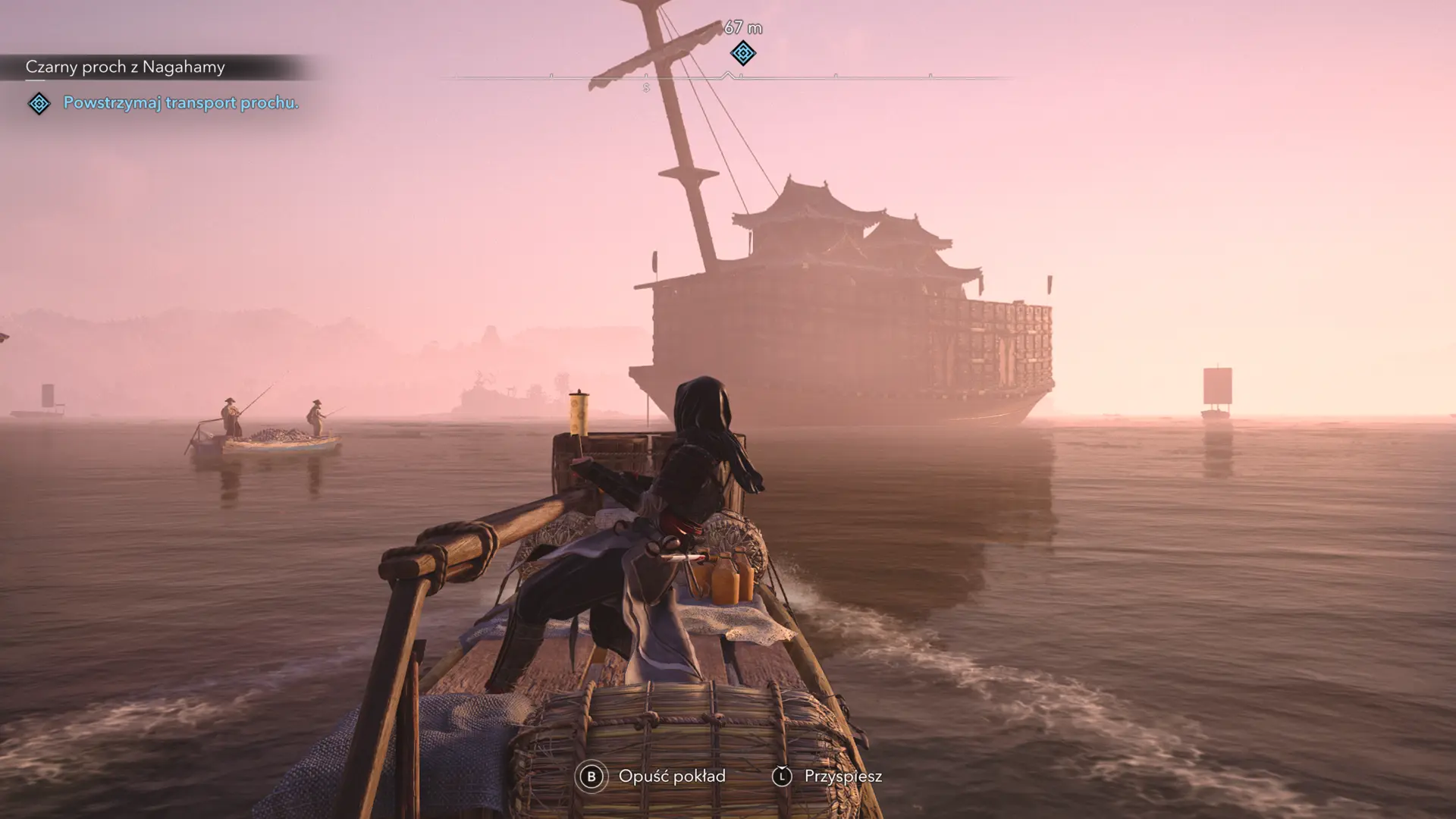1456x819 pixels.
Task: Choose the Opuść pokład action label
Action: (672, 776)
